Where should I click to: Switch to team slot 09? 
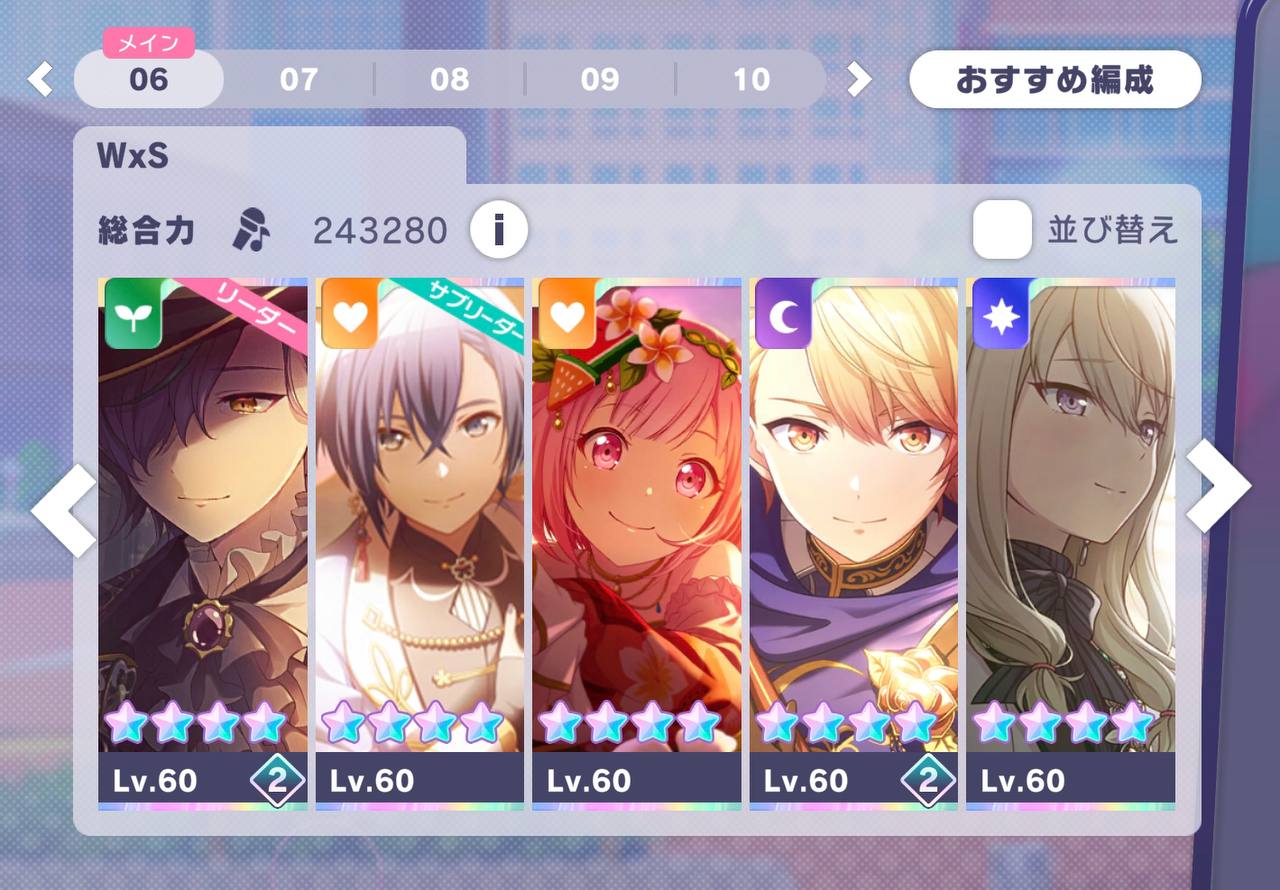coord(600,79)
